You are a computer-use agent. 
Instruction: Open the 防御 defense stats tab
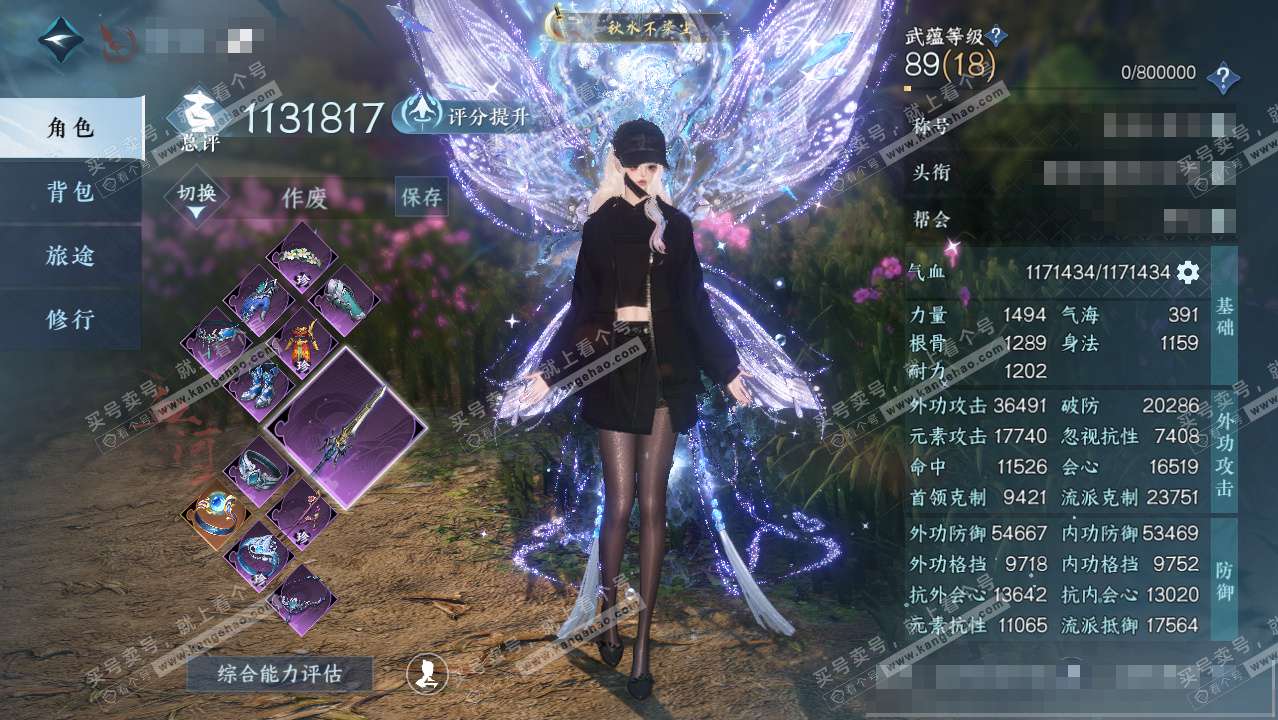[x=1225, y=580]
